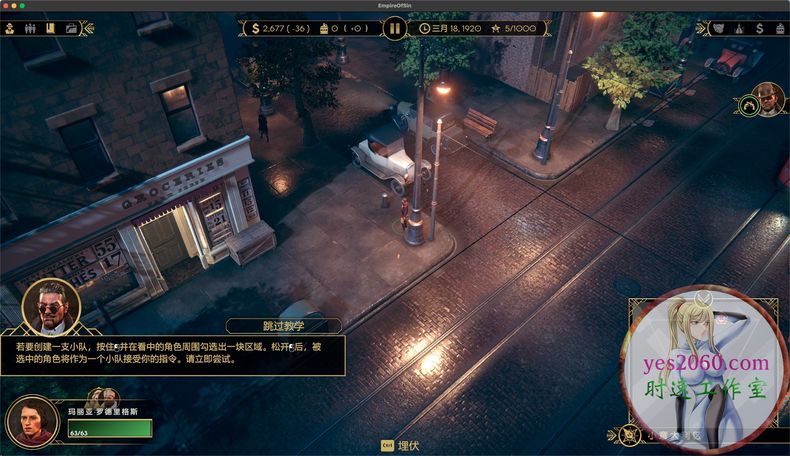Skip the tutorial with 跳过教学 button
Viewport: 790px width, 456px height.
pos(283,326)
